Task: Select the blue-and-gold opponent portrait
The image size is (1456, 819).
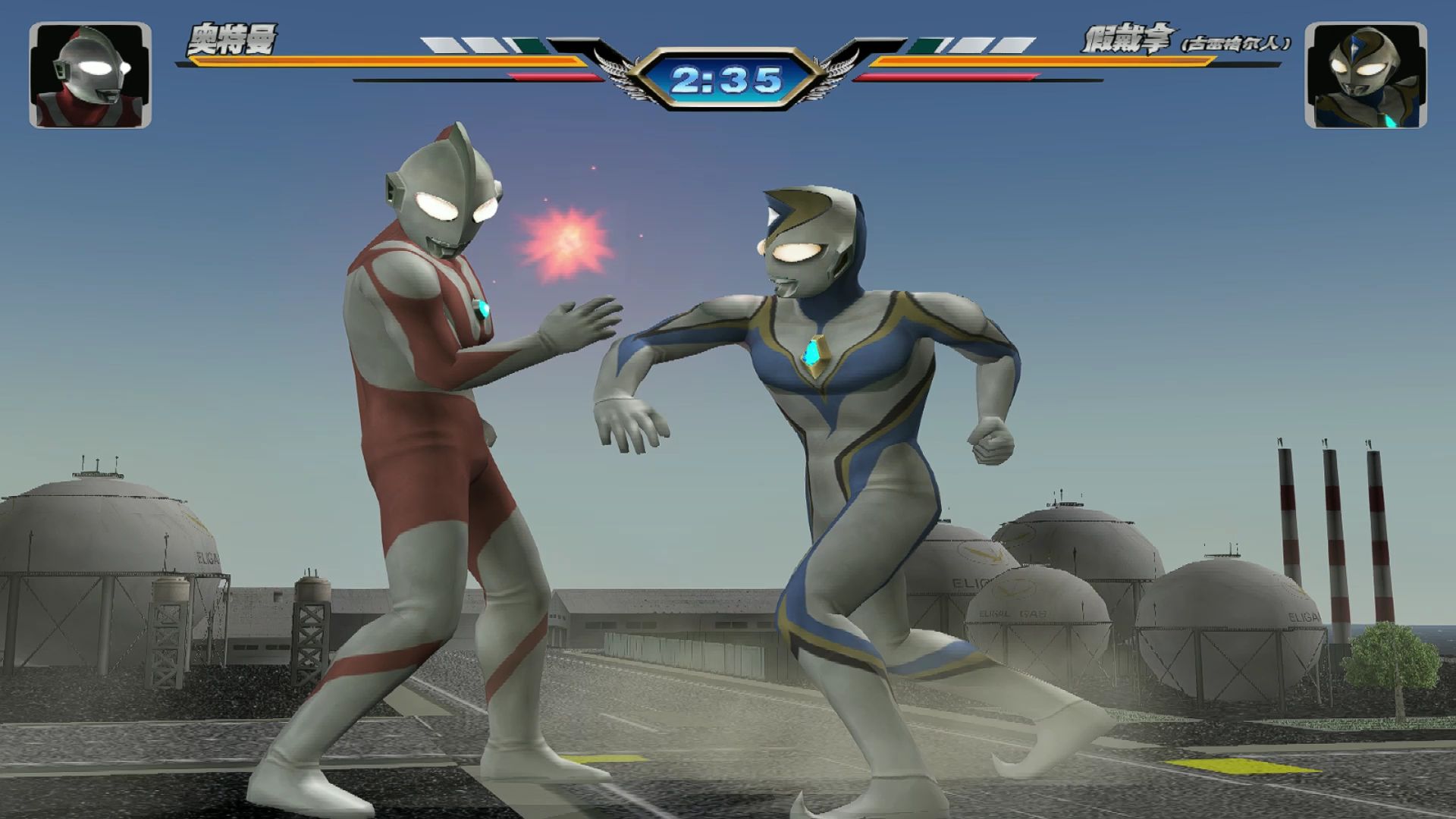Action: (x=1365, y=75)
